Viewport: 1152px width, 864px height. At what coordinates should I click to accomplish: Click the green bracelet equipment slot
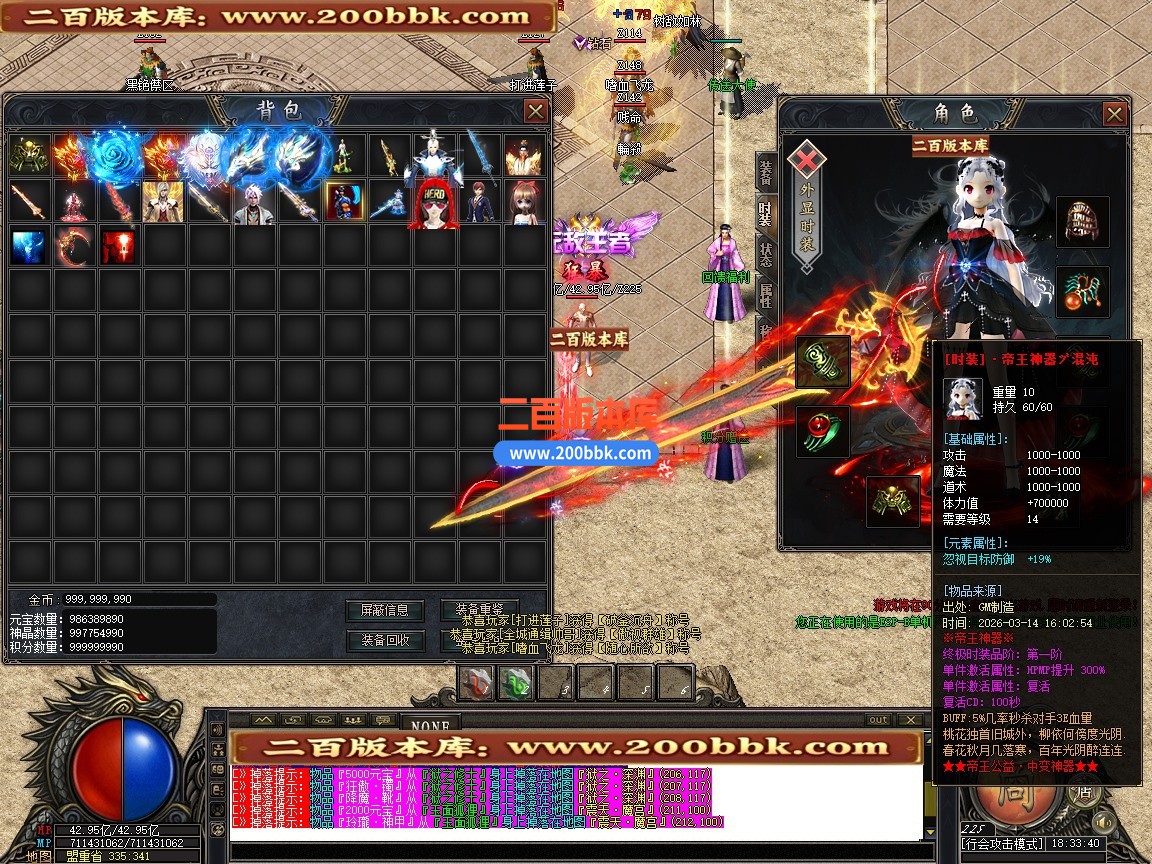(x=823, y=361)
